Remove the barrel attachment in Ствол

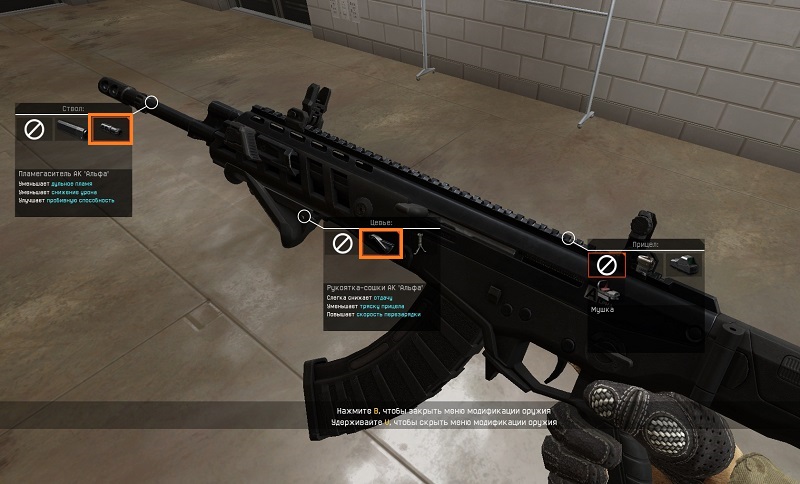tap(34, 129)
